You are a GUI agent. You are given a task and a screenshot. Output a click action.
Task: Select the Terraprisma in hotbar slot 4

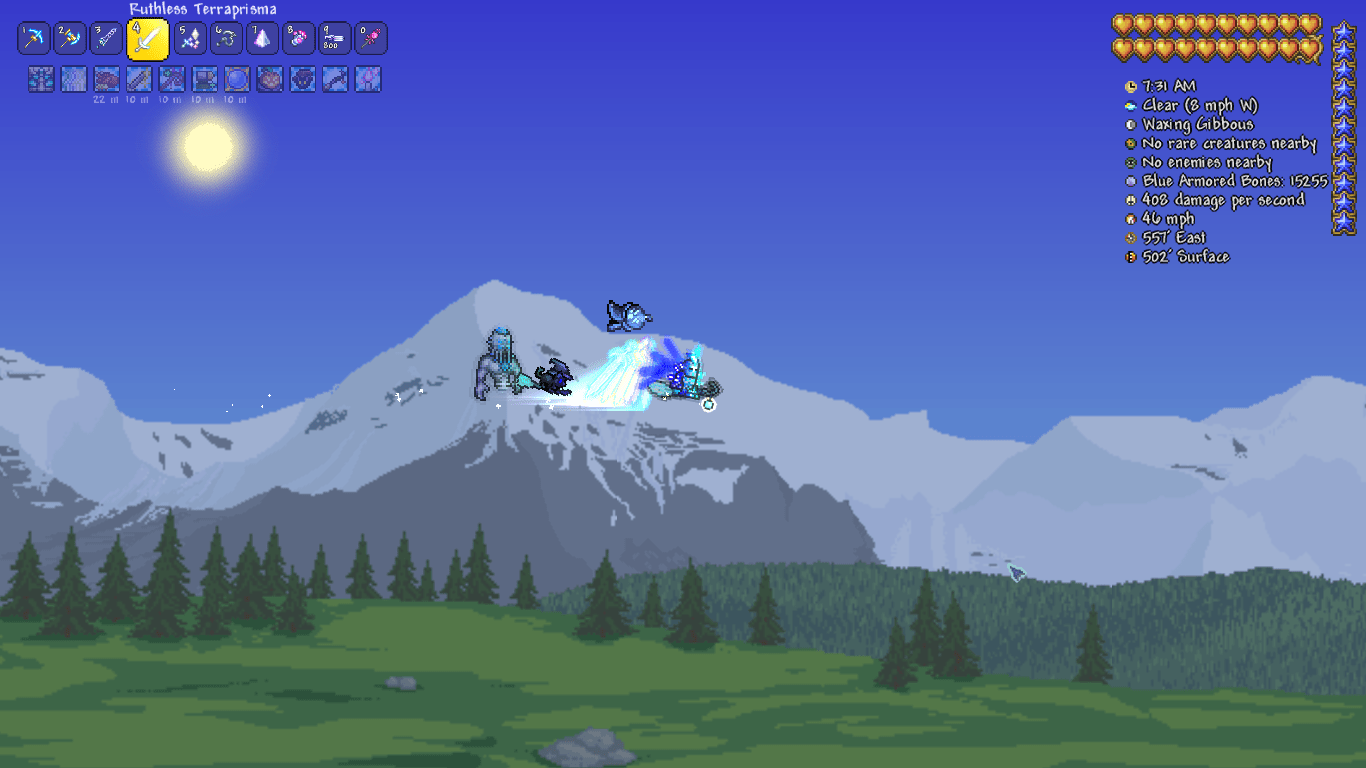pos(148,38)
